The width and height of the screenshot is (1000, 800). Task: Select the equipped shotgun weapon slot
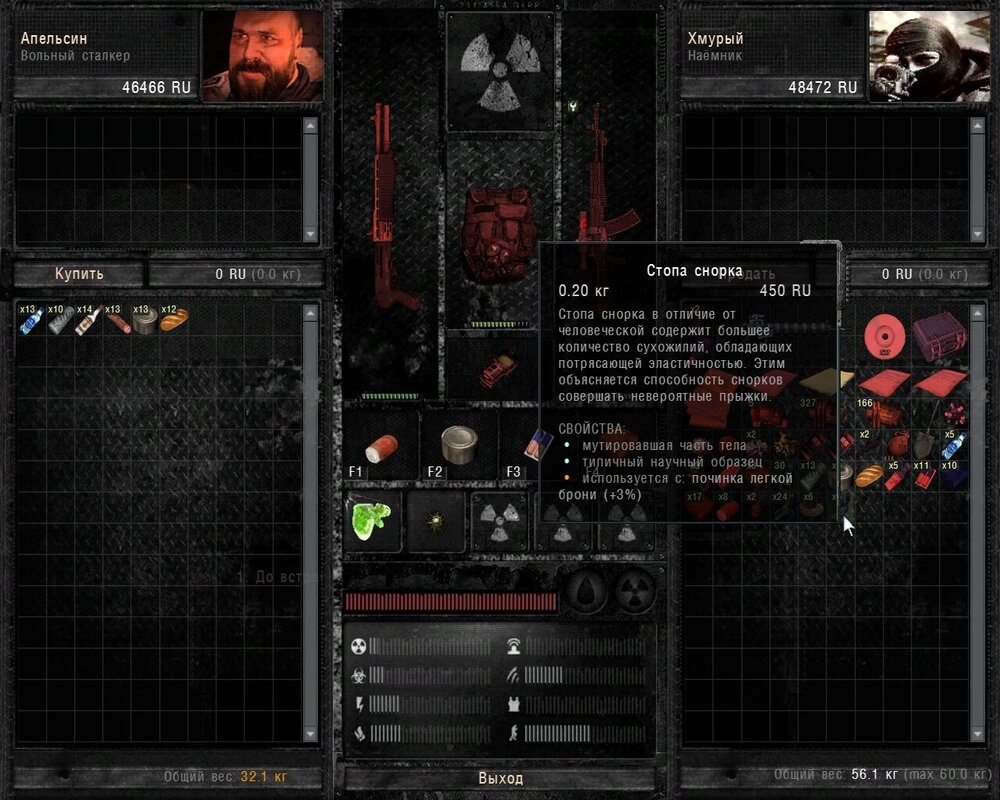383,210
